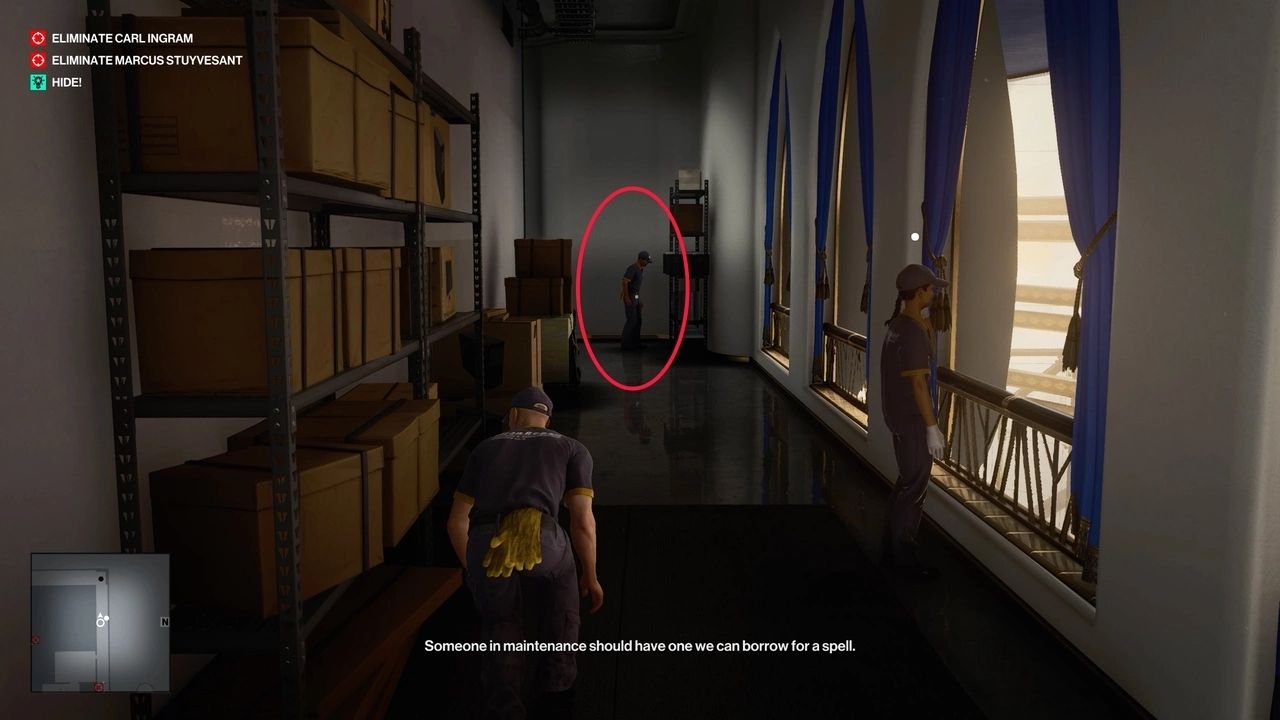
Task: Click the N compass marker on the minimap
Action: pos(164,621)
